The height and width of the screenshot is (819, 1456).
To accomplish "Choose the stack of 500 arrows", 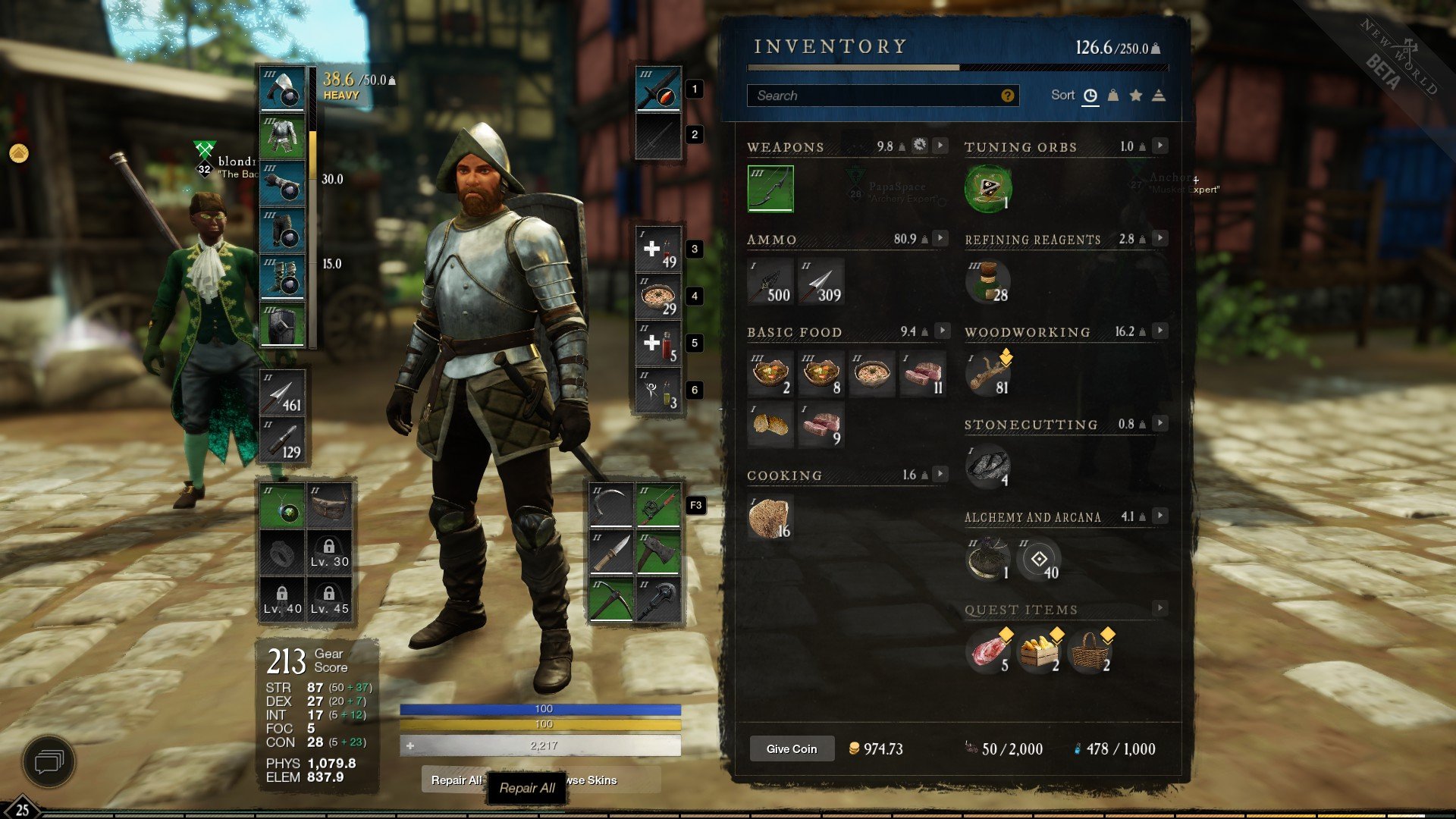I will click(x=770, y=281).
